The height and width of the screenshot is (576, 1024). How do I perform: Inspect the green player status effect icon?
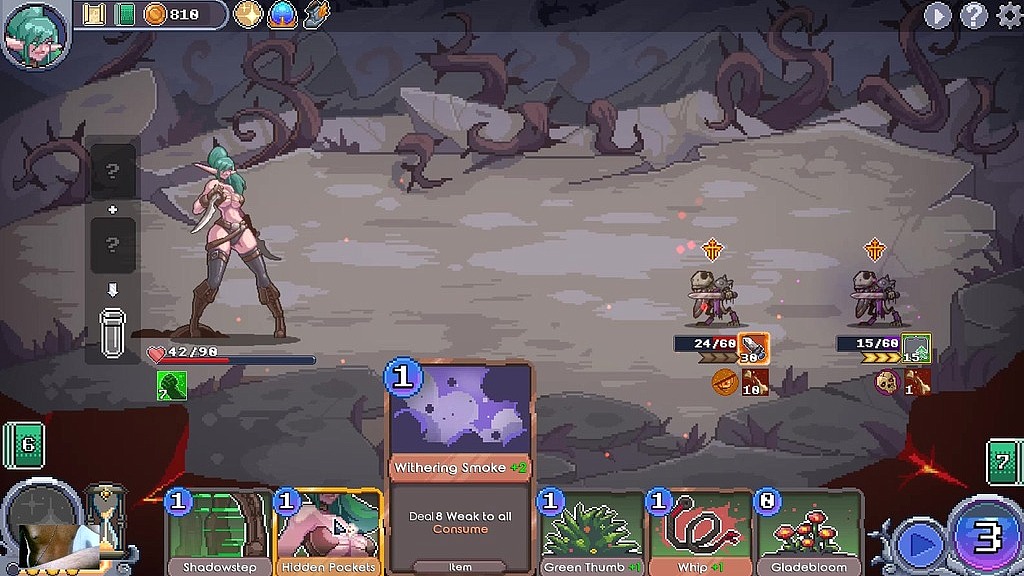[x=171, y=384]
